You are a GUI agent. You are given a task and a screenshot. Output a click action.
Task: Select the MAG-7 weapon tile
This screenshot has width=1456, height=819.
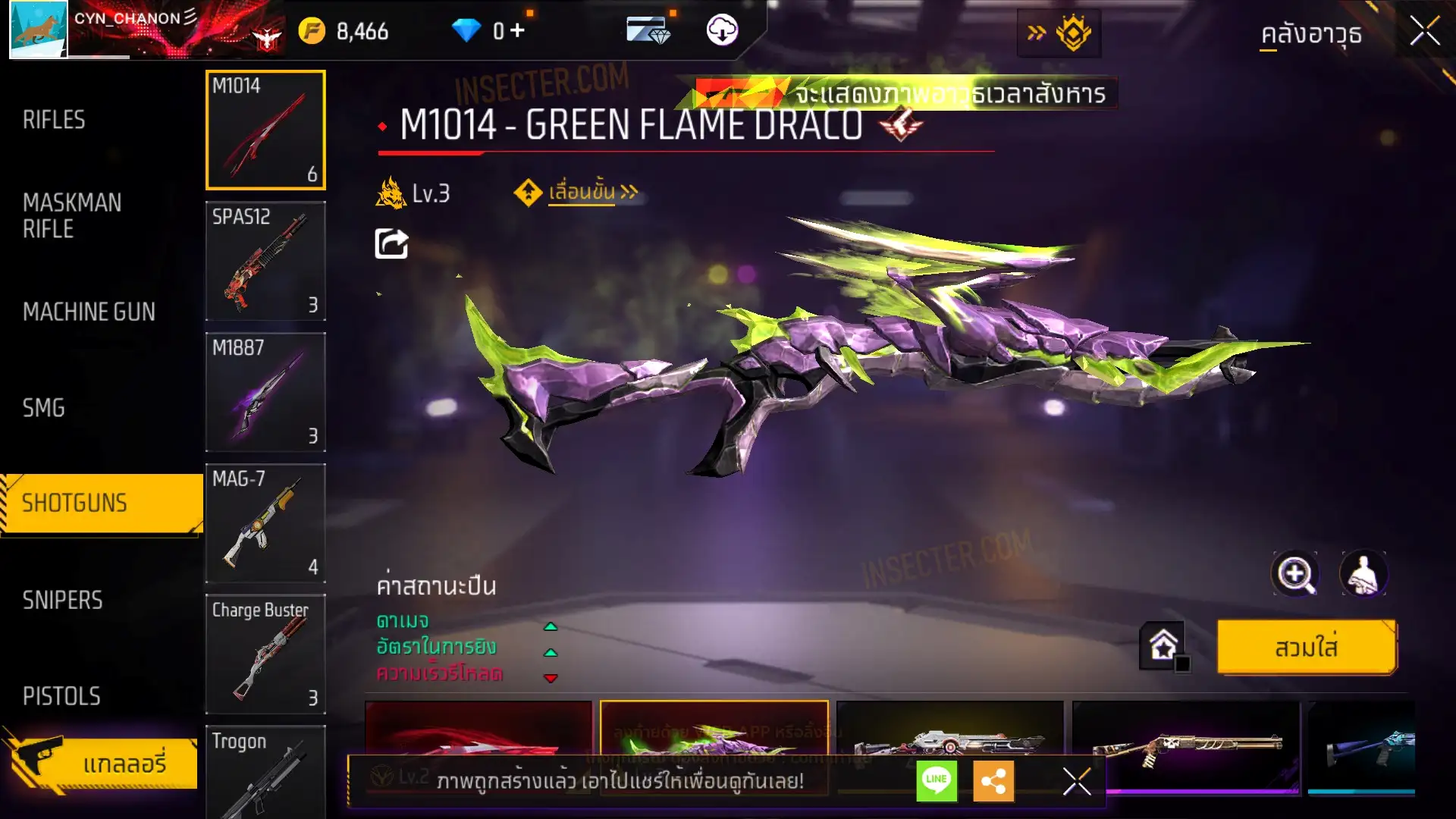265,523
